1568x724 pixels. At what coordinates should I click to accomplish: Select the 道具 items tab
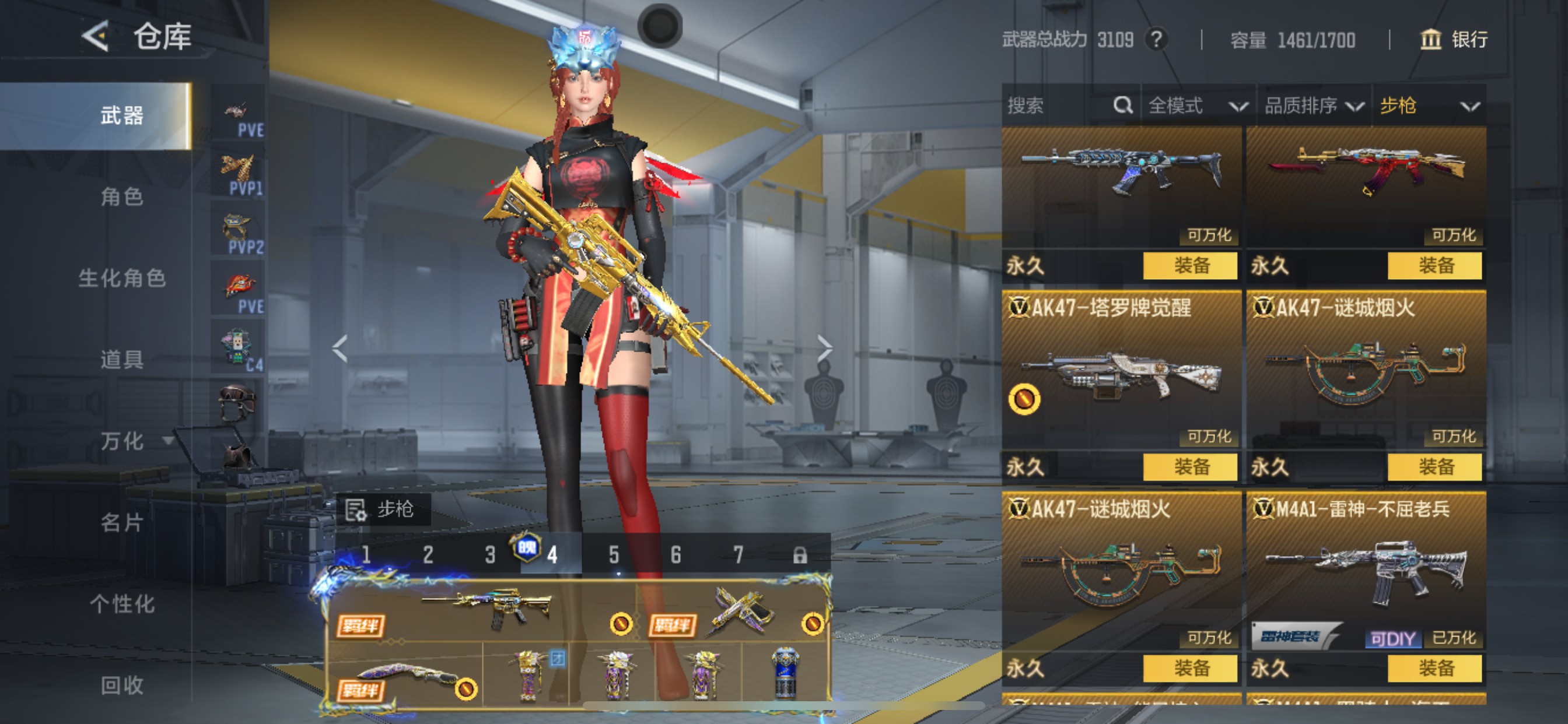pyautogui.click(x=122, y=360)
